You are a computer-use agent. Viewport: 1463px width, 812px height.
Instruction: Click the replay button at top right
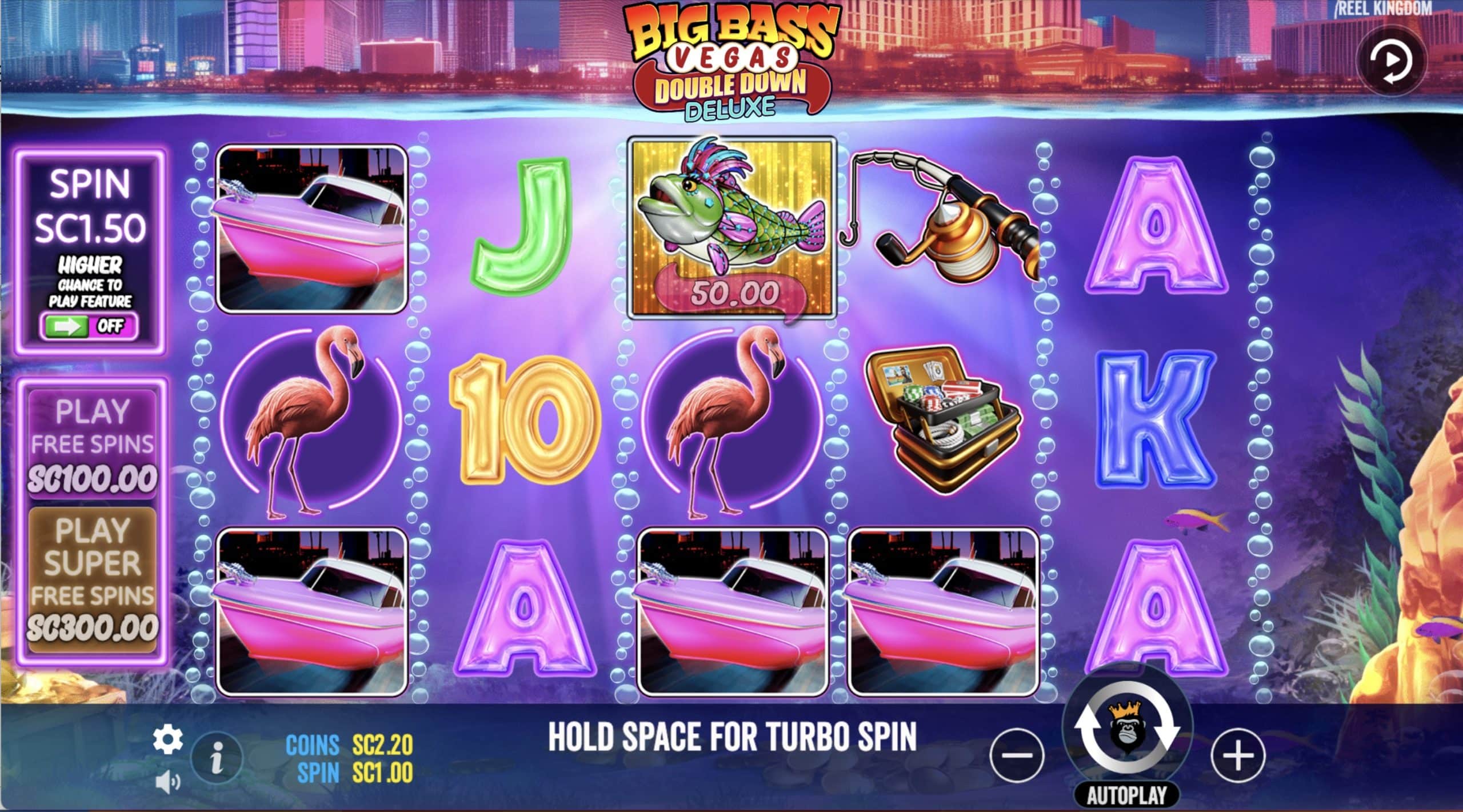pyautogui.click(x=1391, y=61)
